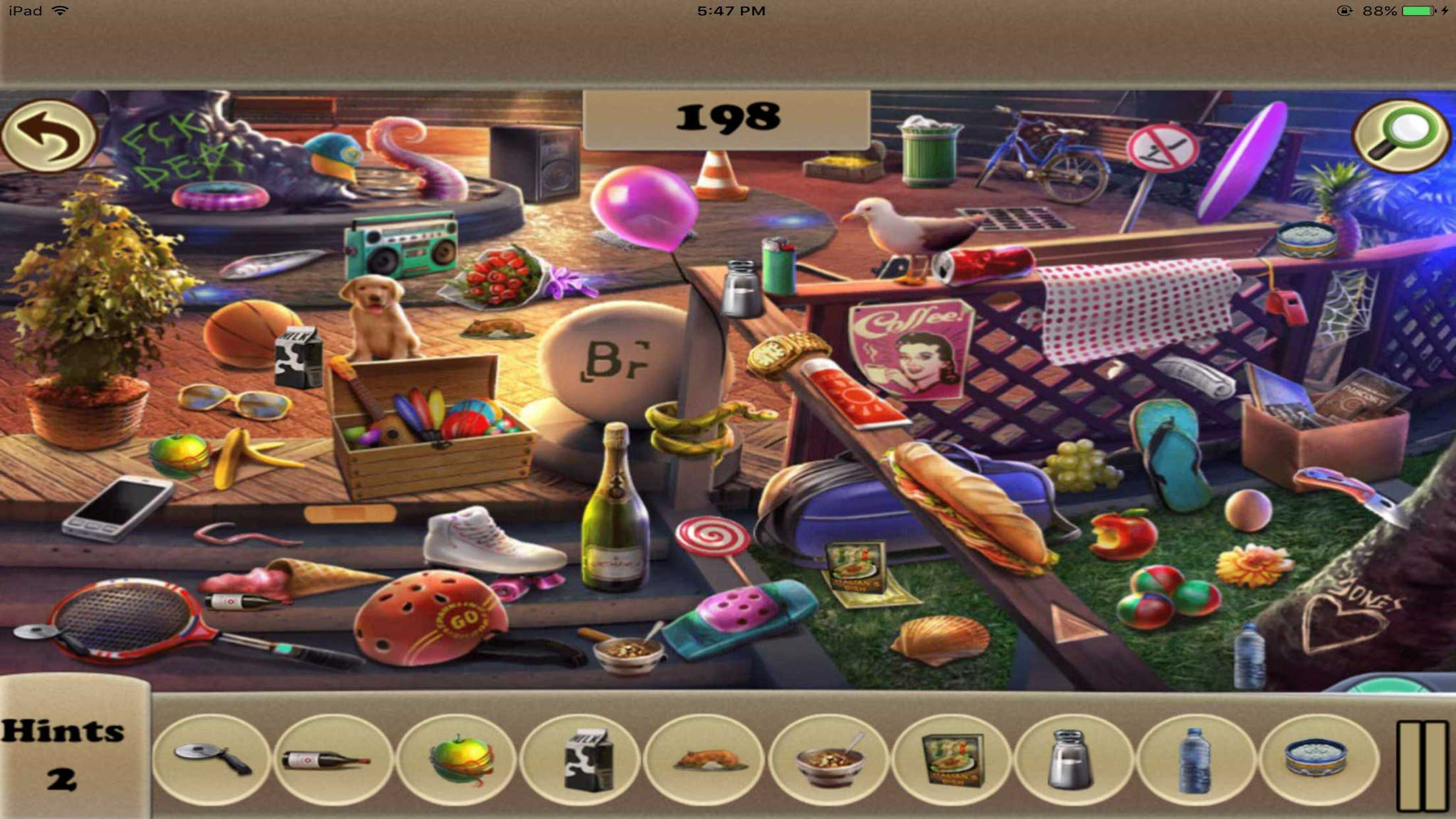Choose the green apple target icon

click(x=458, y=760)
